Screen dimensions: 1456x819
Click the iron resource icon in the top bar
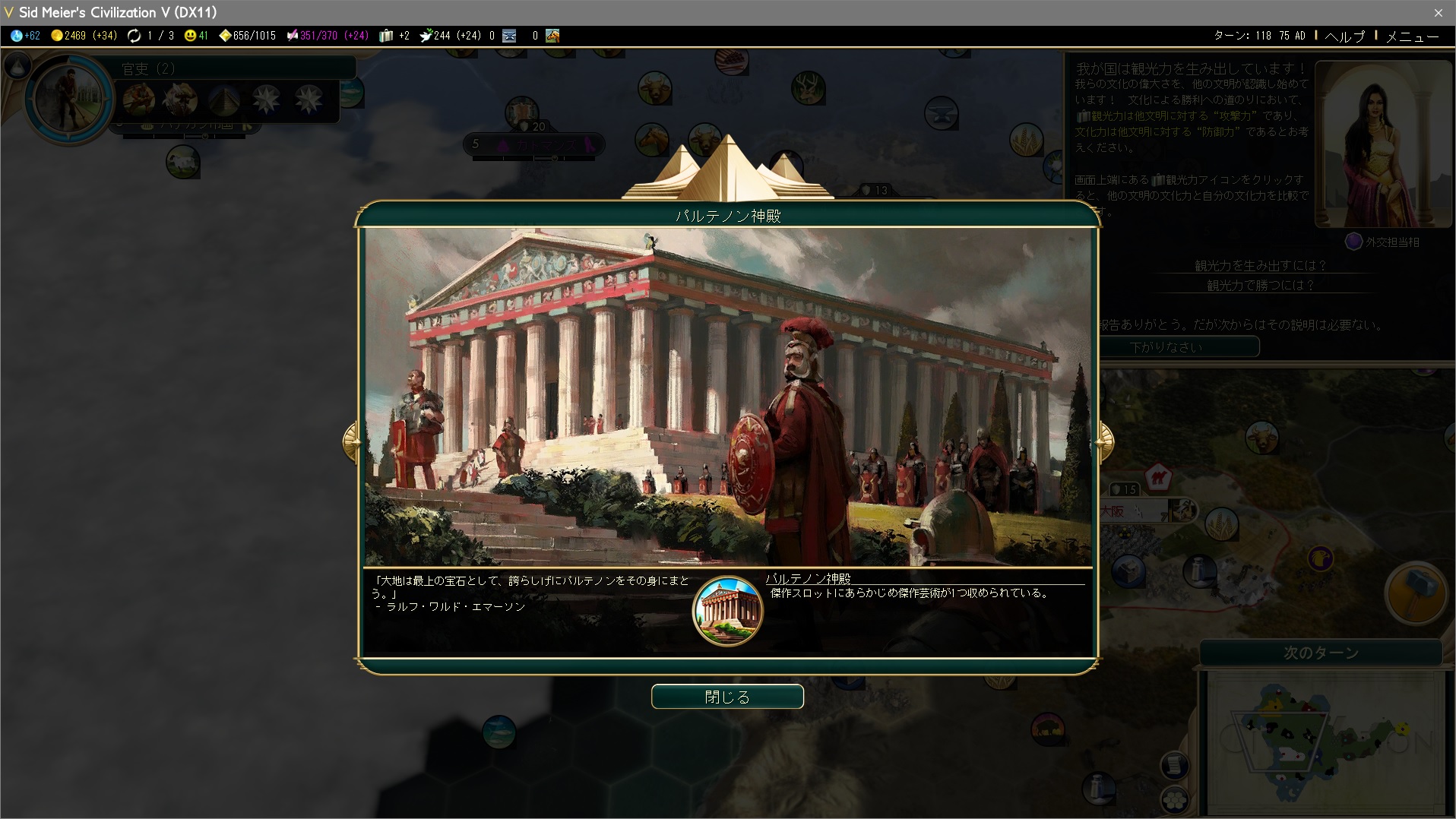[509, 36]
